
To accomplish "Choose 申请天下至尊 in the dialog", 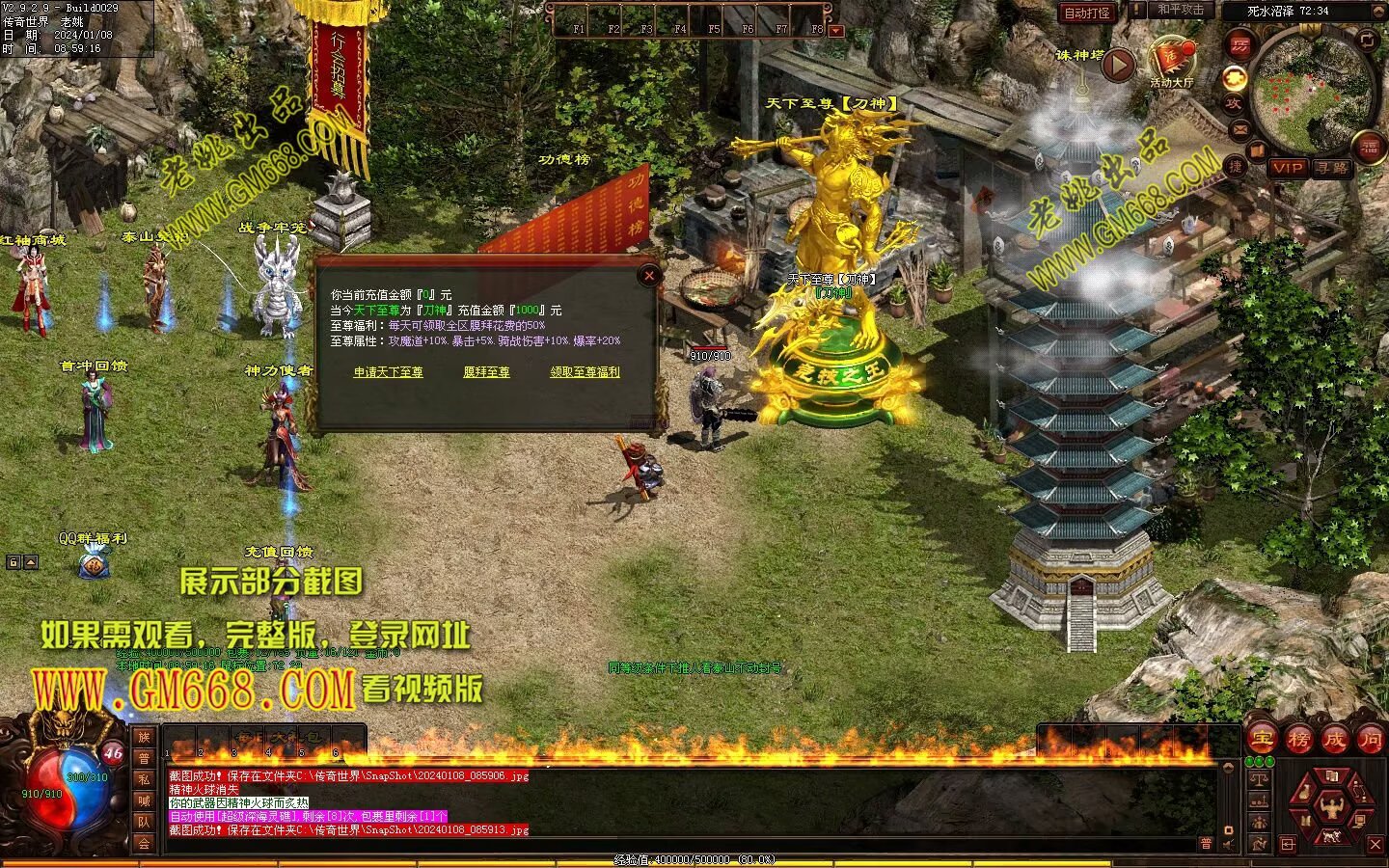I will (x=388, y=372).
